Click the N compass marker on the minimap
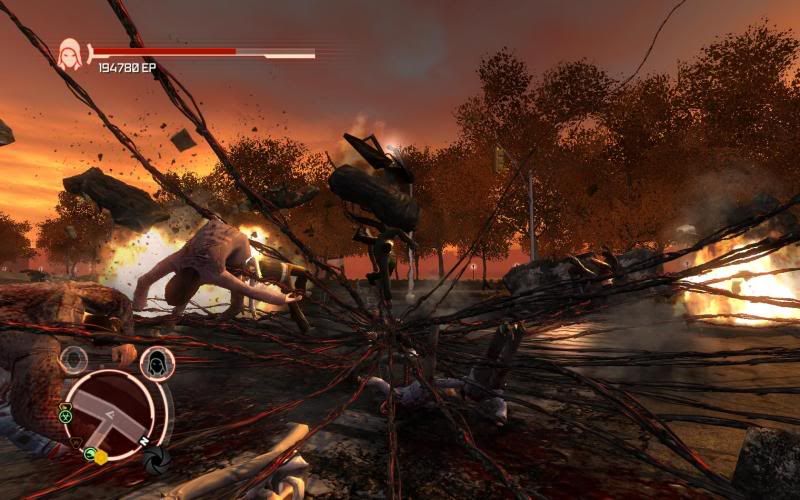Screen dimensions: 800x500 pos(144,441)
